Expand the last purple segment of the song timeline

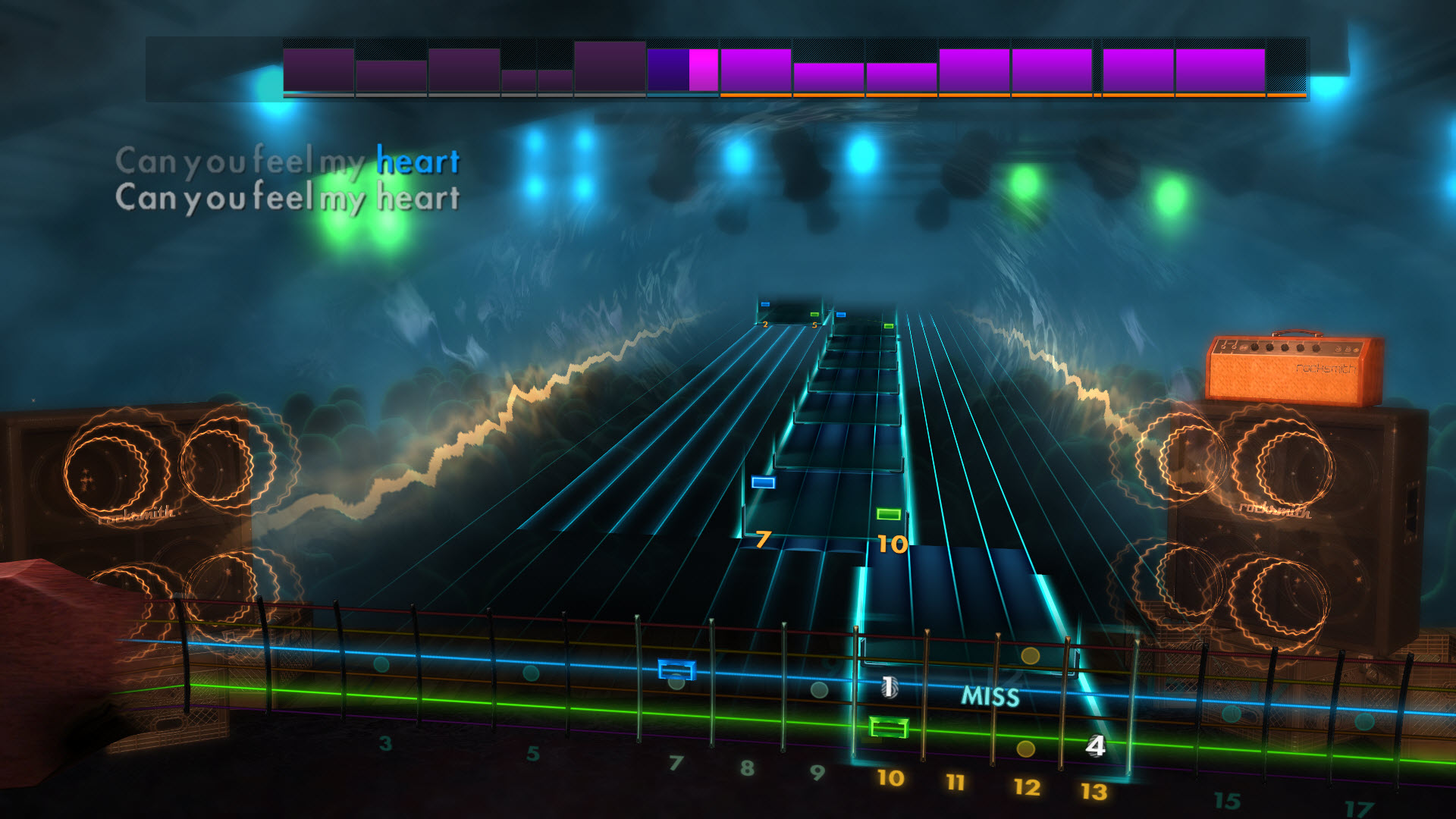[x=1221, y=70]
